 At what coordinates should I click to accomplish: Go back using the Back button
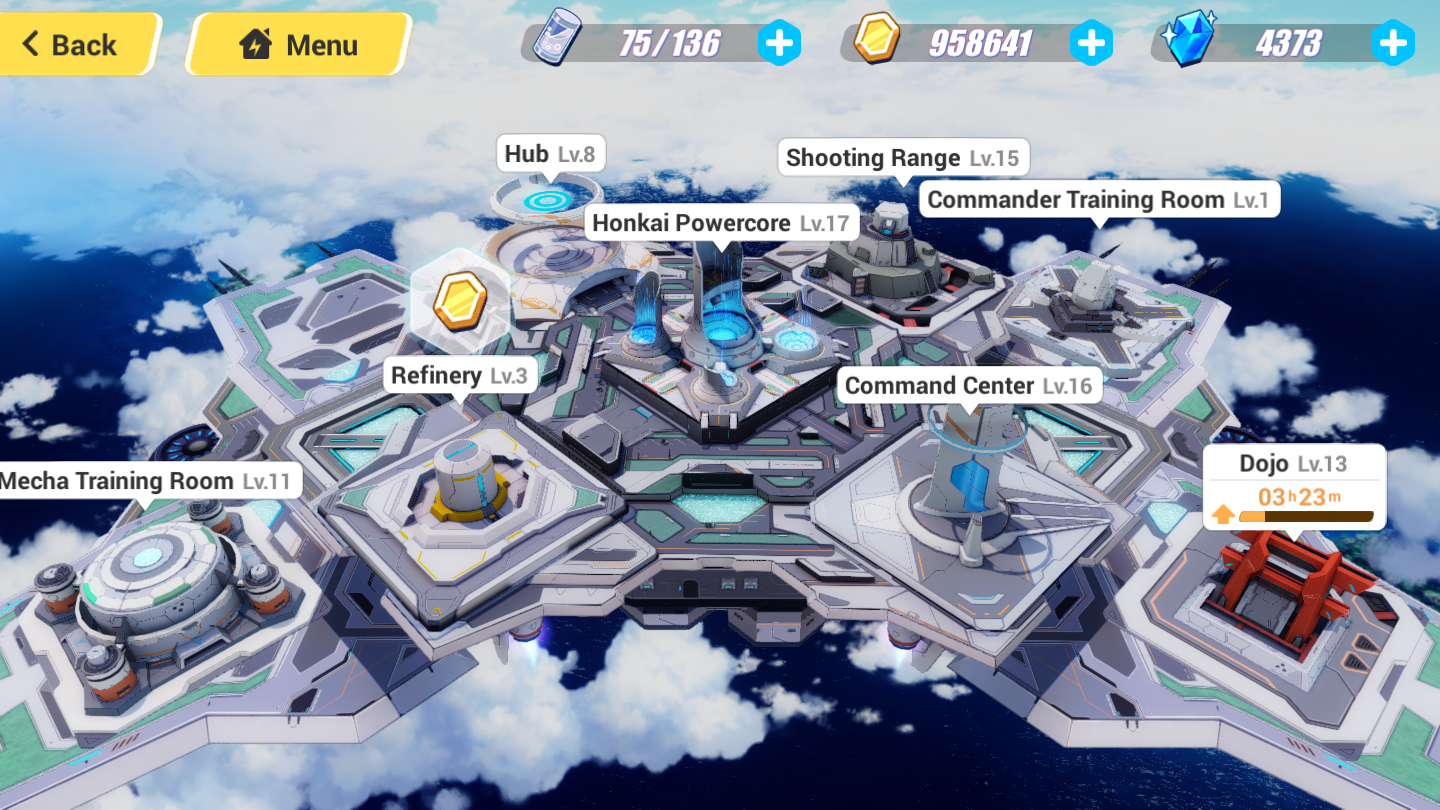click(72, 45)
